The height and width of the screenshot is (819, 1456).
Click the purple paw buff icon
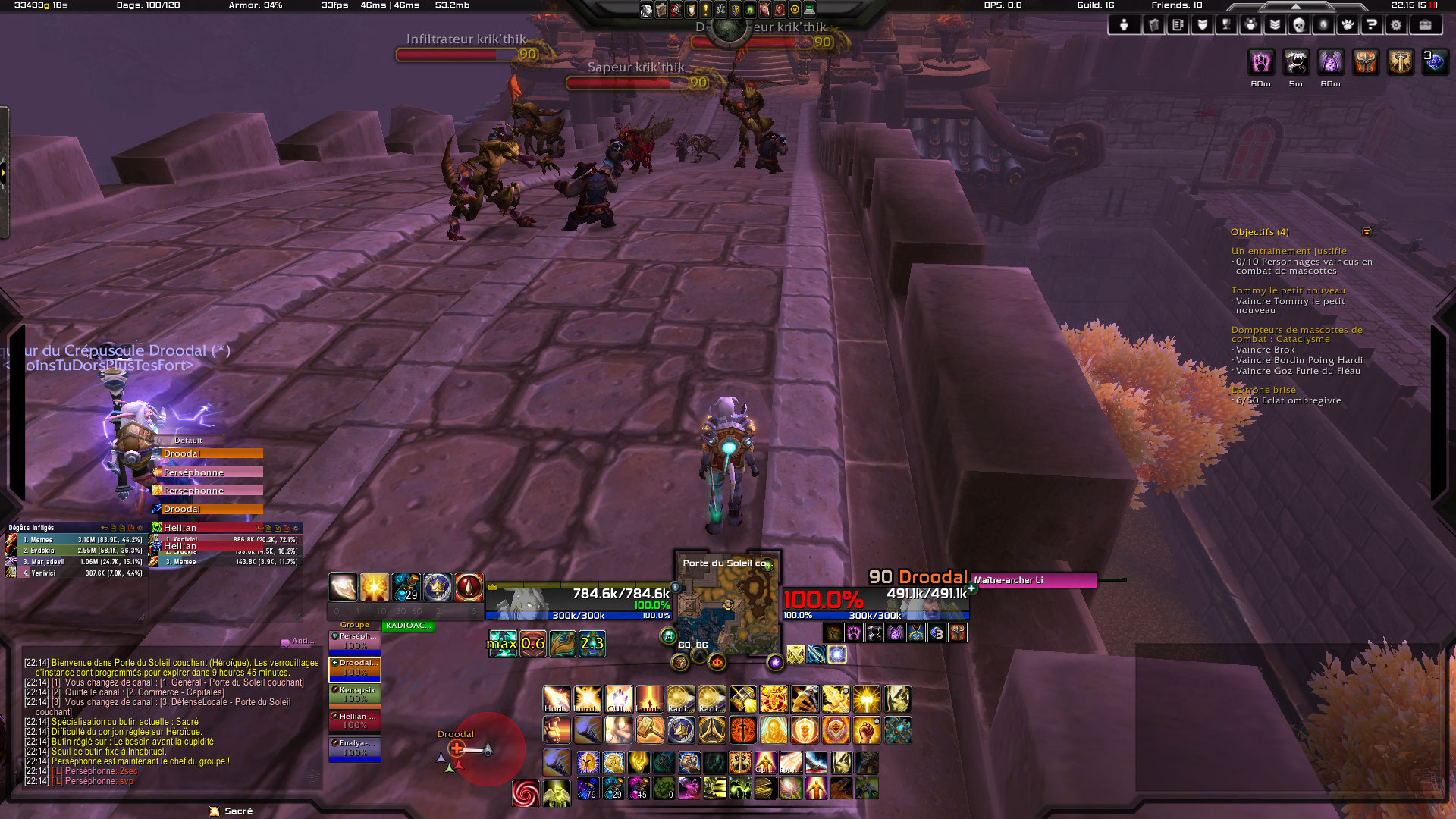1260,62
